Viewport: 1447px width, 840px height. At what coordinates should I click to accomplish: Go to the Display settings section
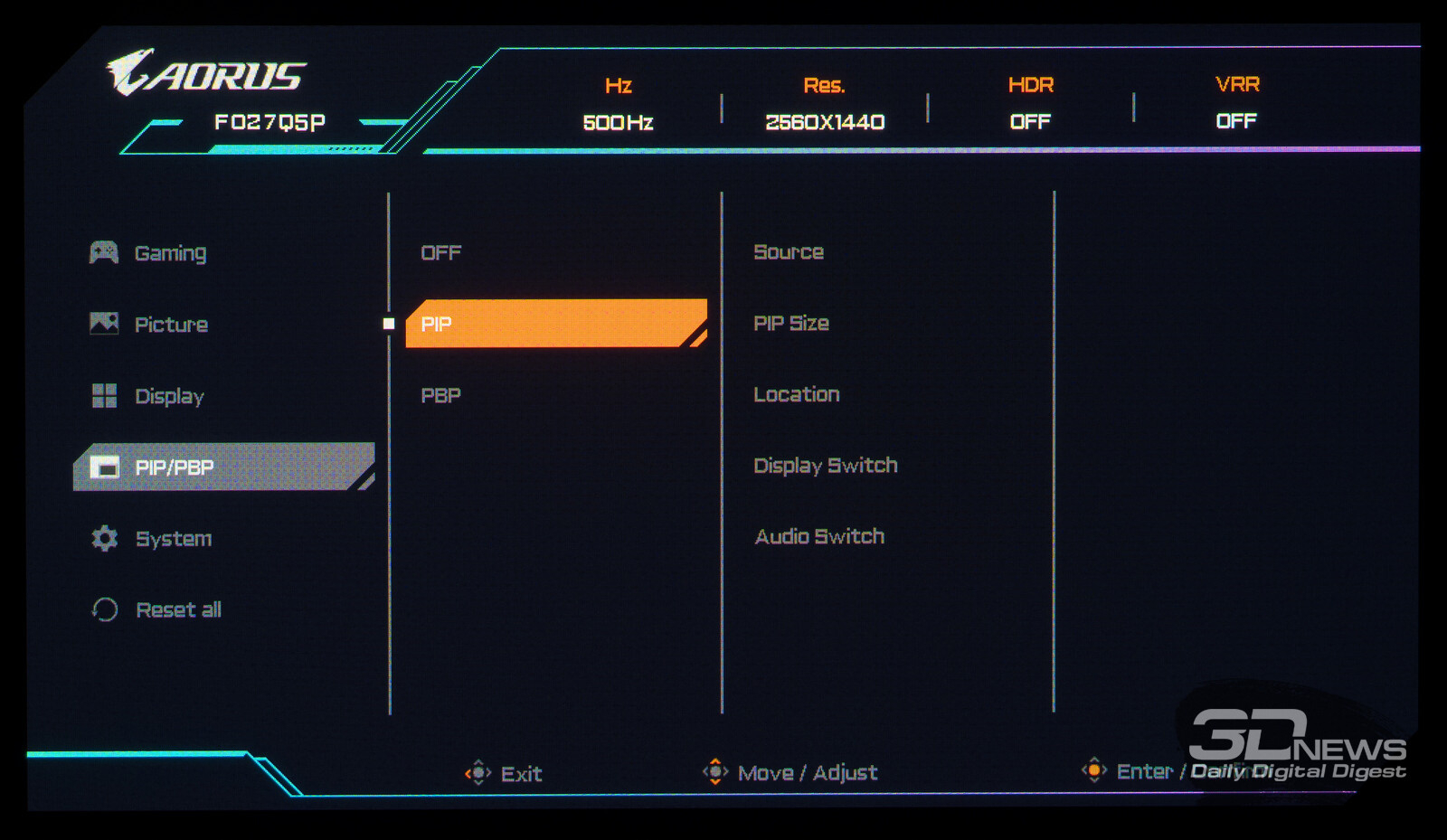(x=169, y=396)
